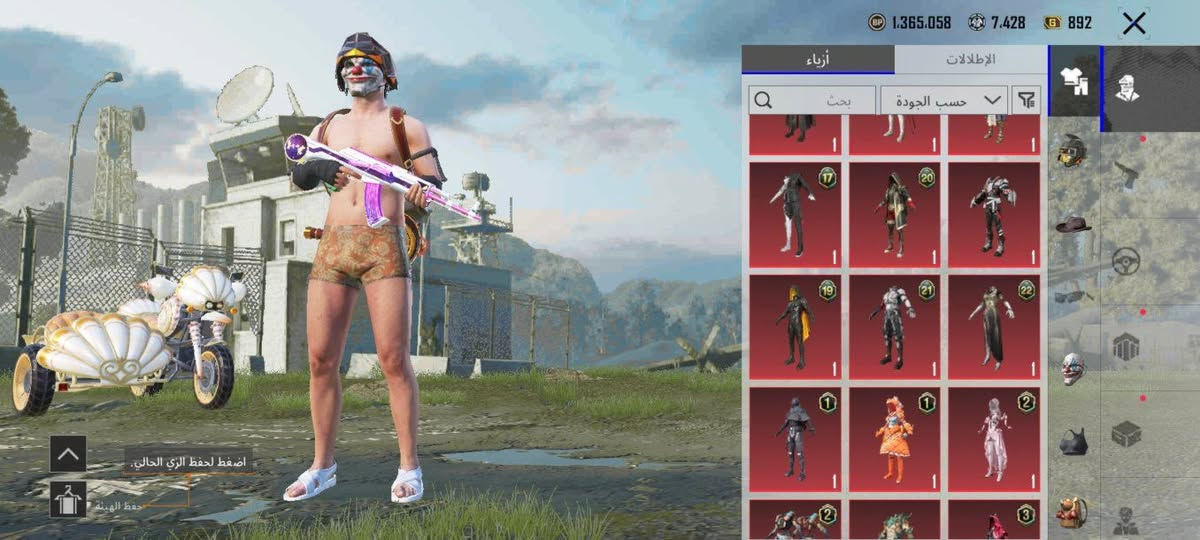Open the clown mask category

(1072, 367)
